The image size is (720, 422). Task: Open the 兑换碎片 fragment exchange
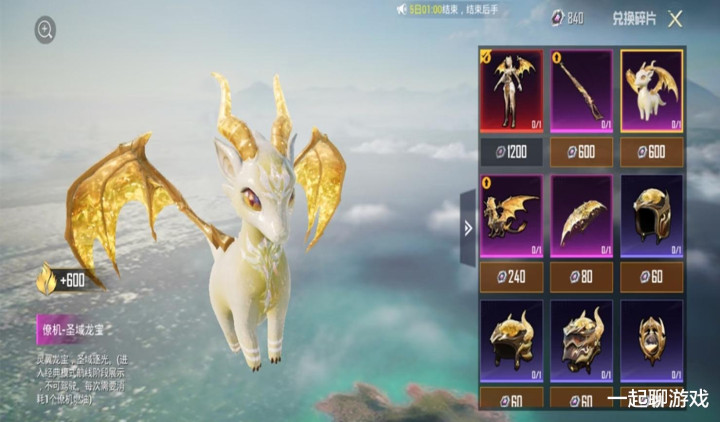point(634,18)
